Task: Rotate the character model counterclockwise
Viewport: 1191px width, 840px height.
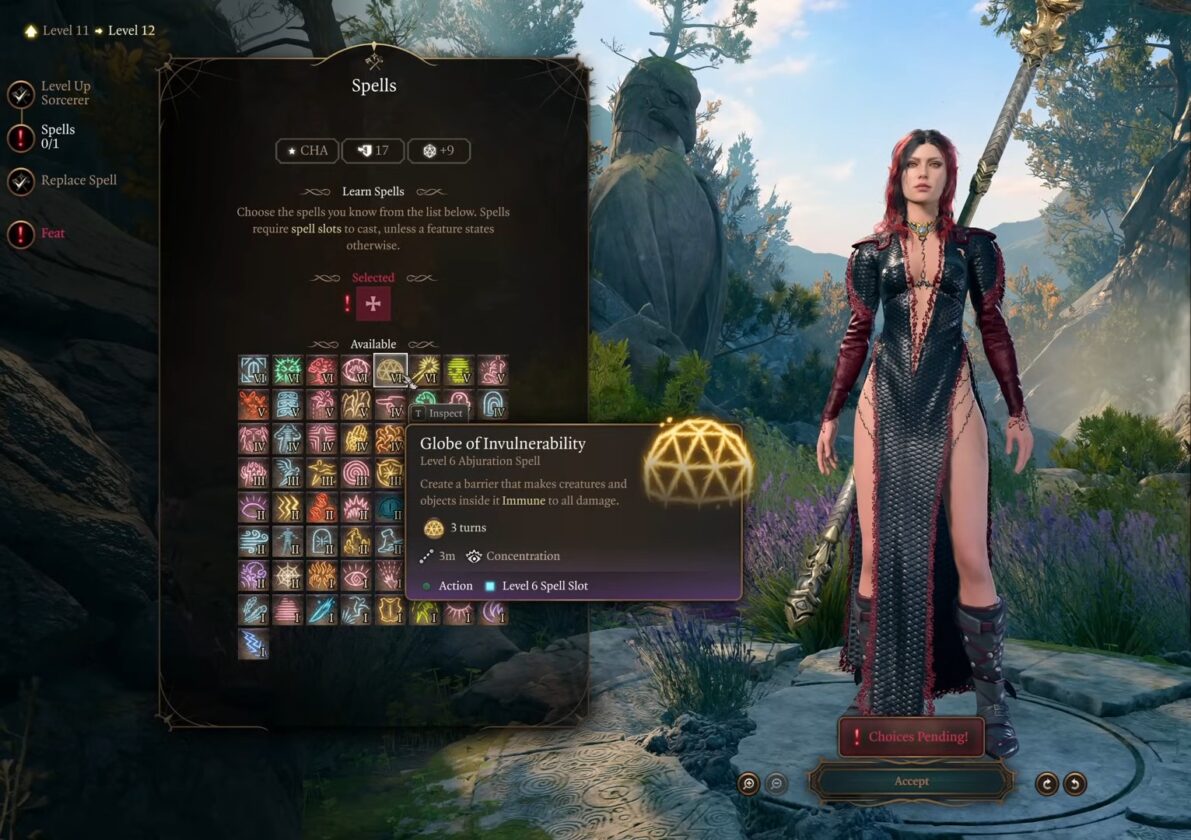Action: point(1075,784)
